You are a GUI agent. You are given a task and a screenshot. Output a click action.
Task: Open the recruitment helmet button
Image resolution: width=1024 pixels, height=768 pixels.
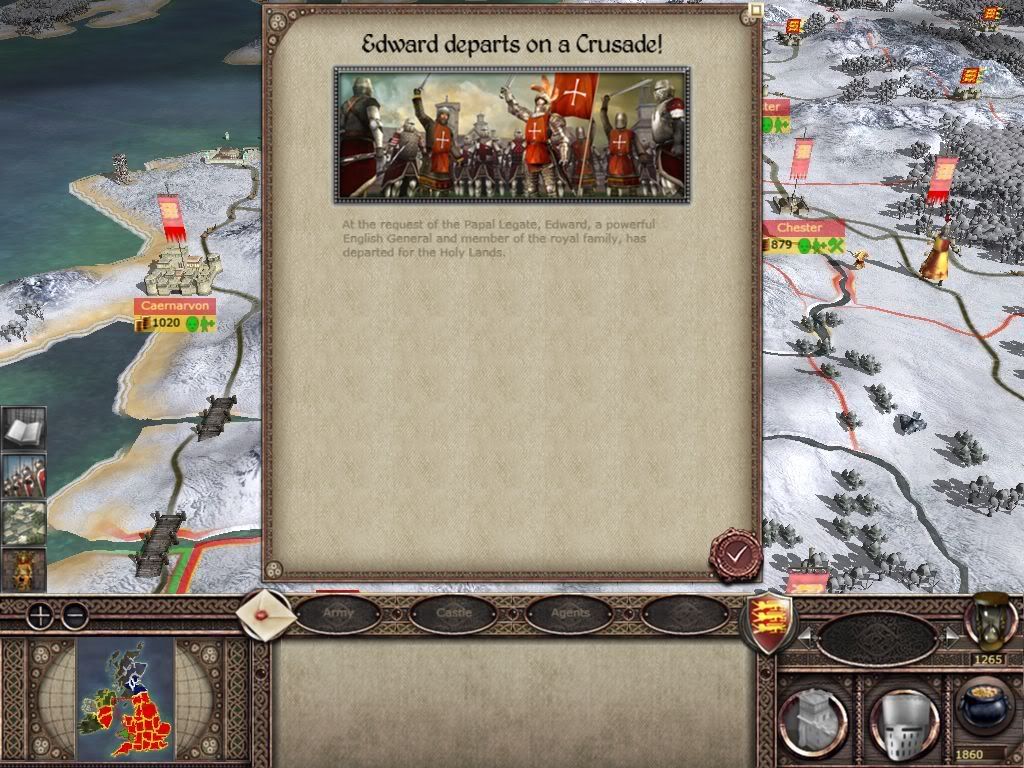pyautogui.click(x=903, y=717)
